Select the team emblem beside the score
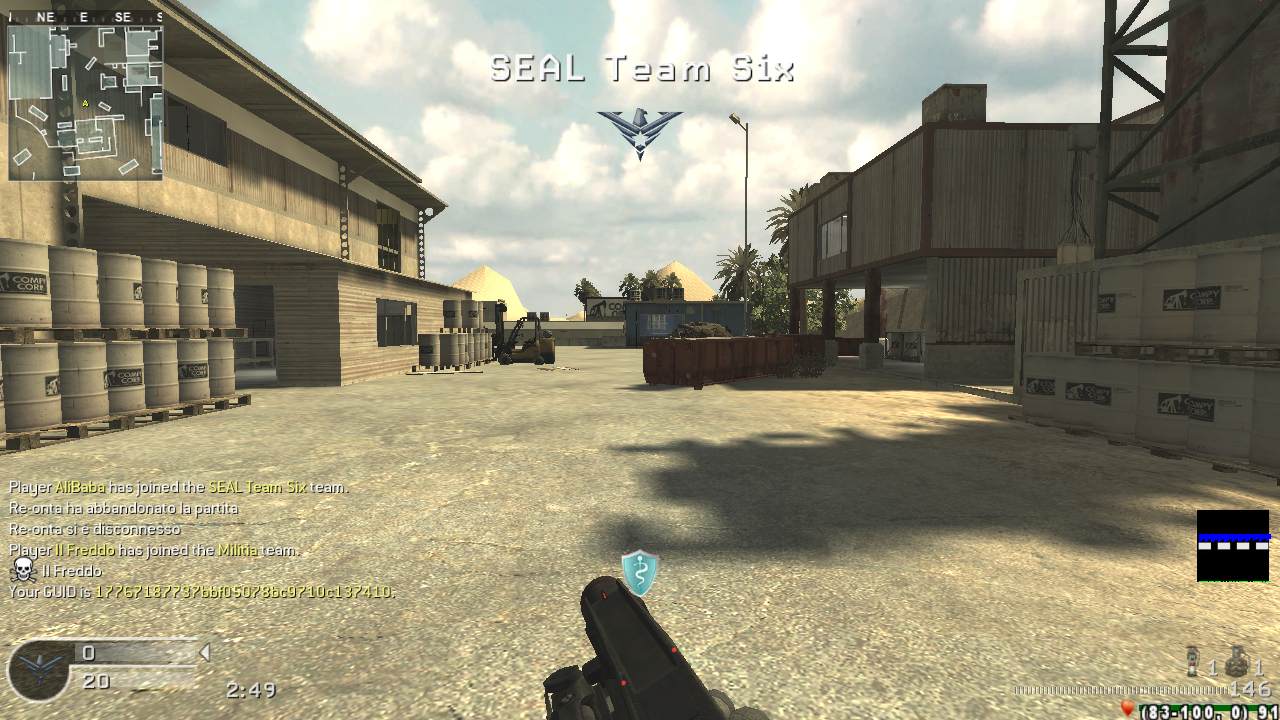1280x720 pixels. coord(40,671)
